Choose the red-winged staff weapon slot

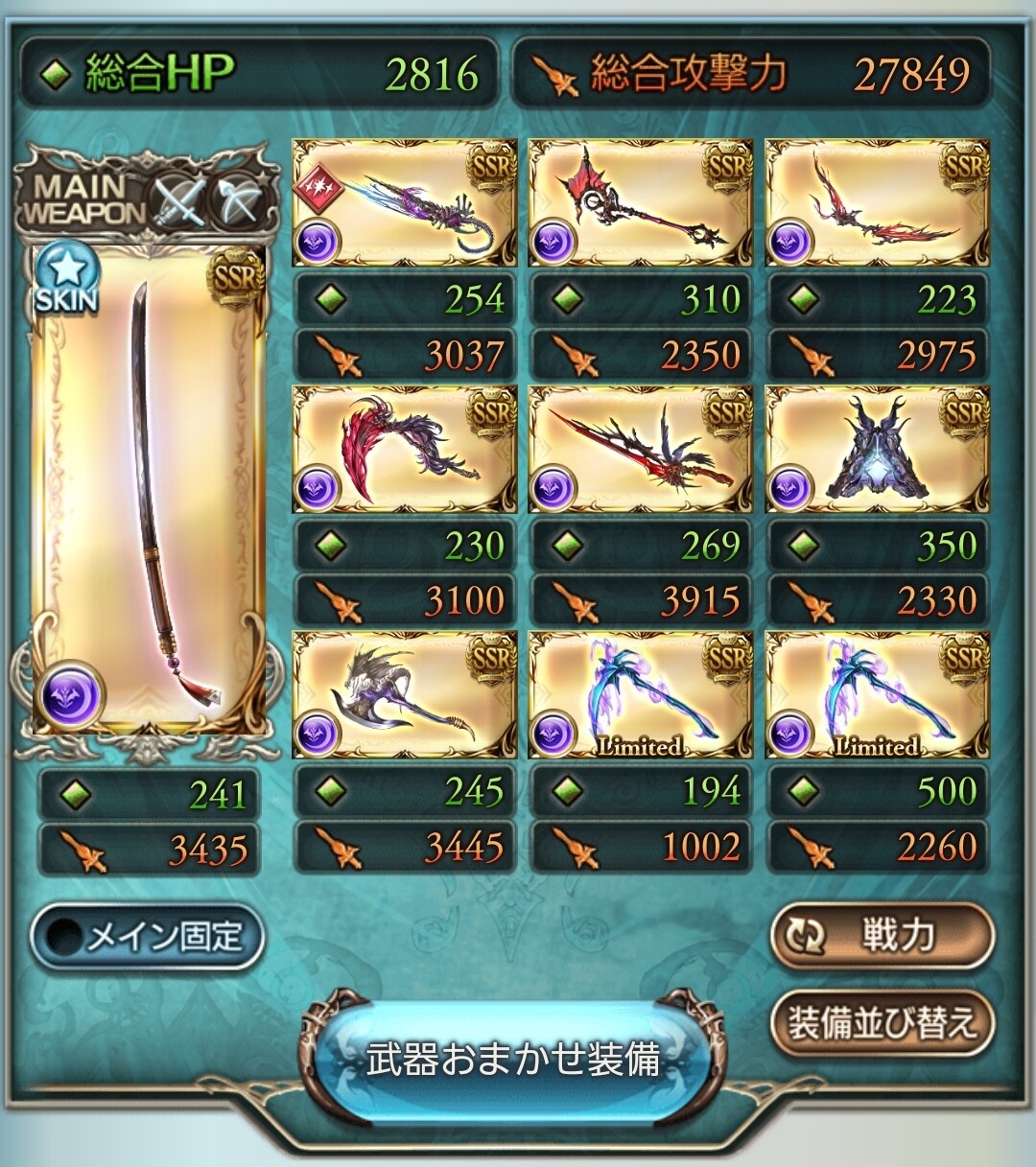point(640,203)
